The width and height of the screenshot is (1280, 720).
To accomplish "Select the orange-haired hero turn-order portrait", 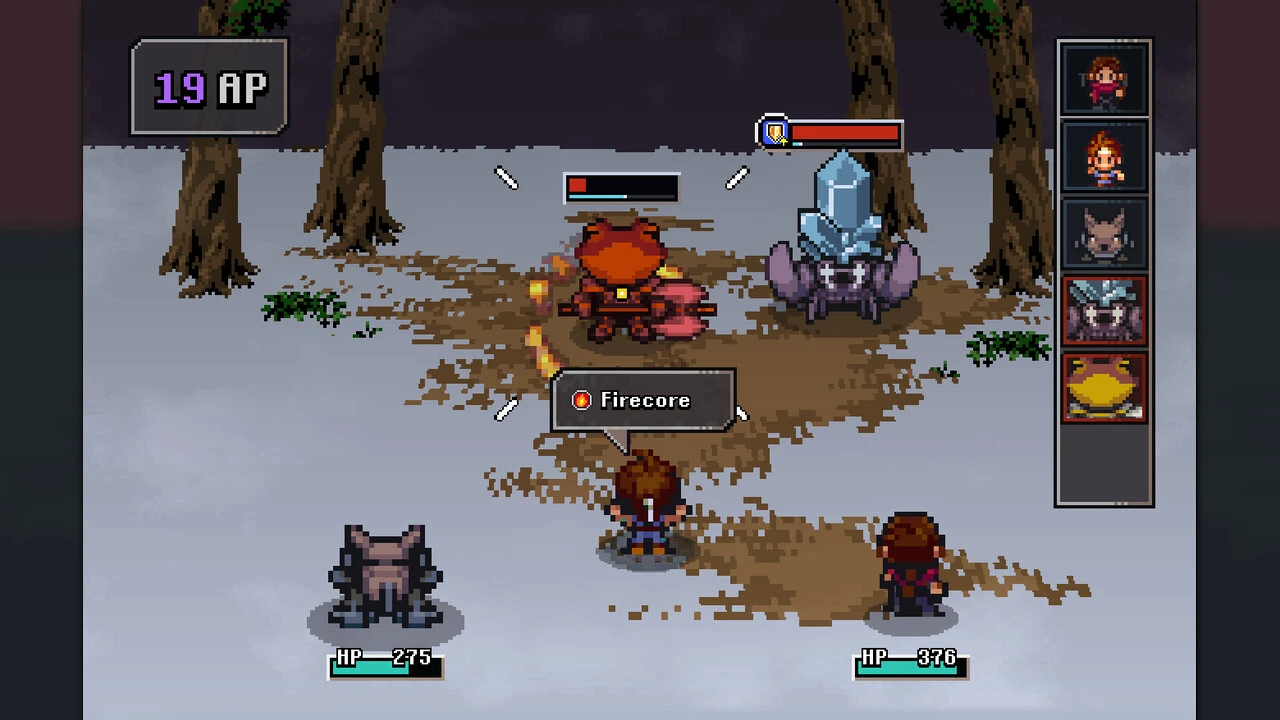I will (x=1104, y=156).
